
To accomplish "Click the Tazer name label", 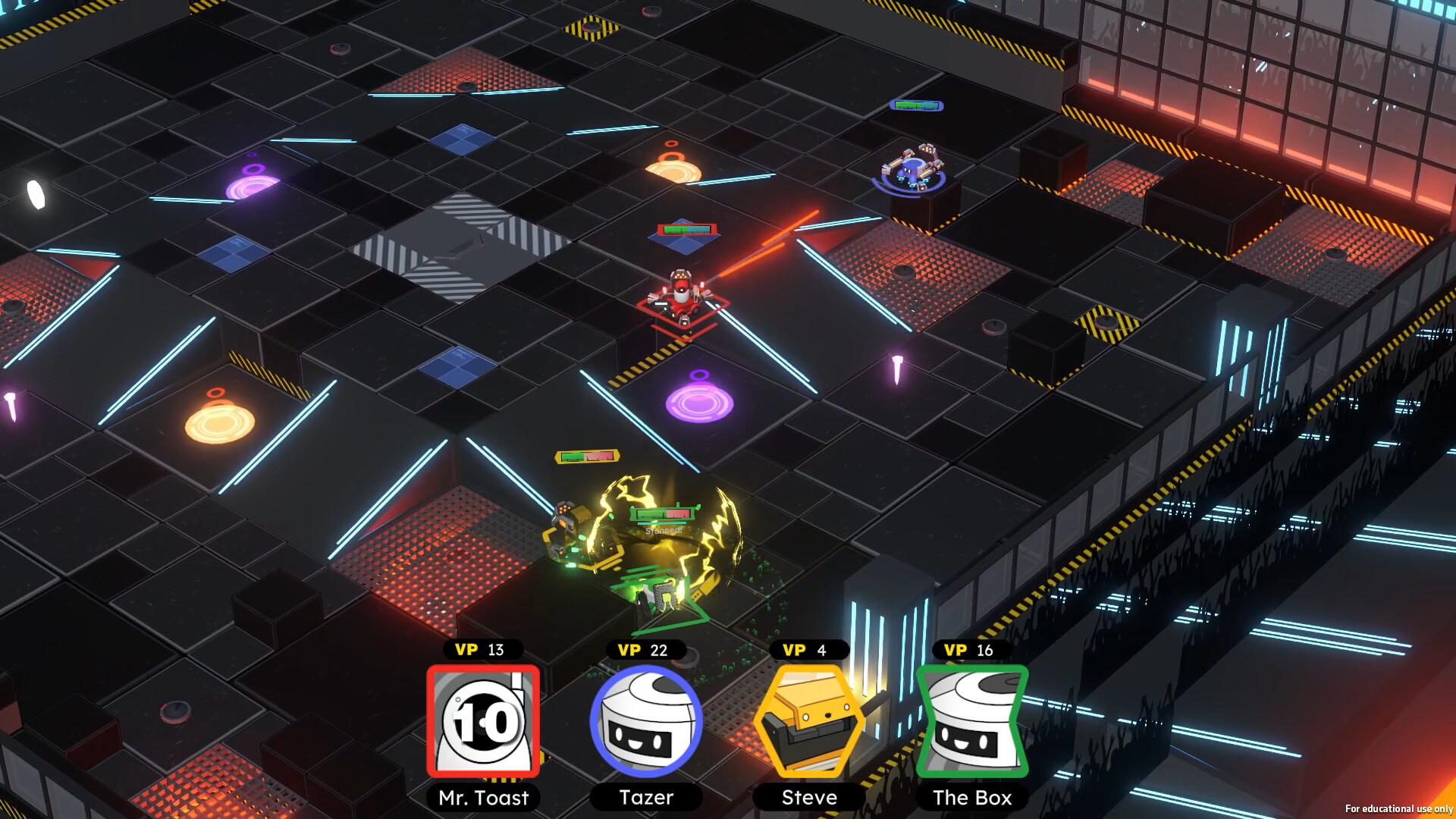I will pyautogui.click(x=645, y=798).
